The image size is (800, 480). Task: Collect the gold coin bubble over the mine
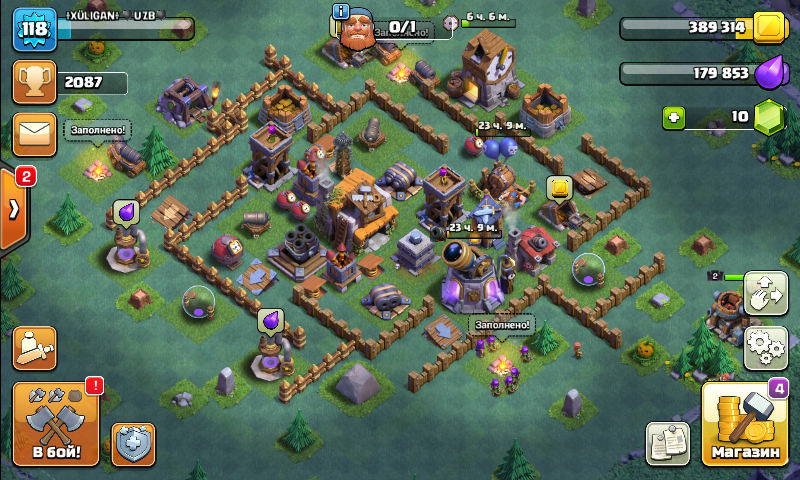[559, 187]
